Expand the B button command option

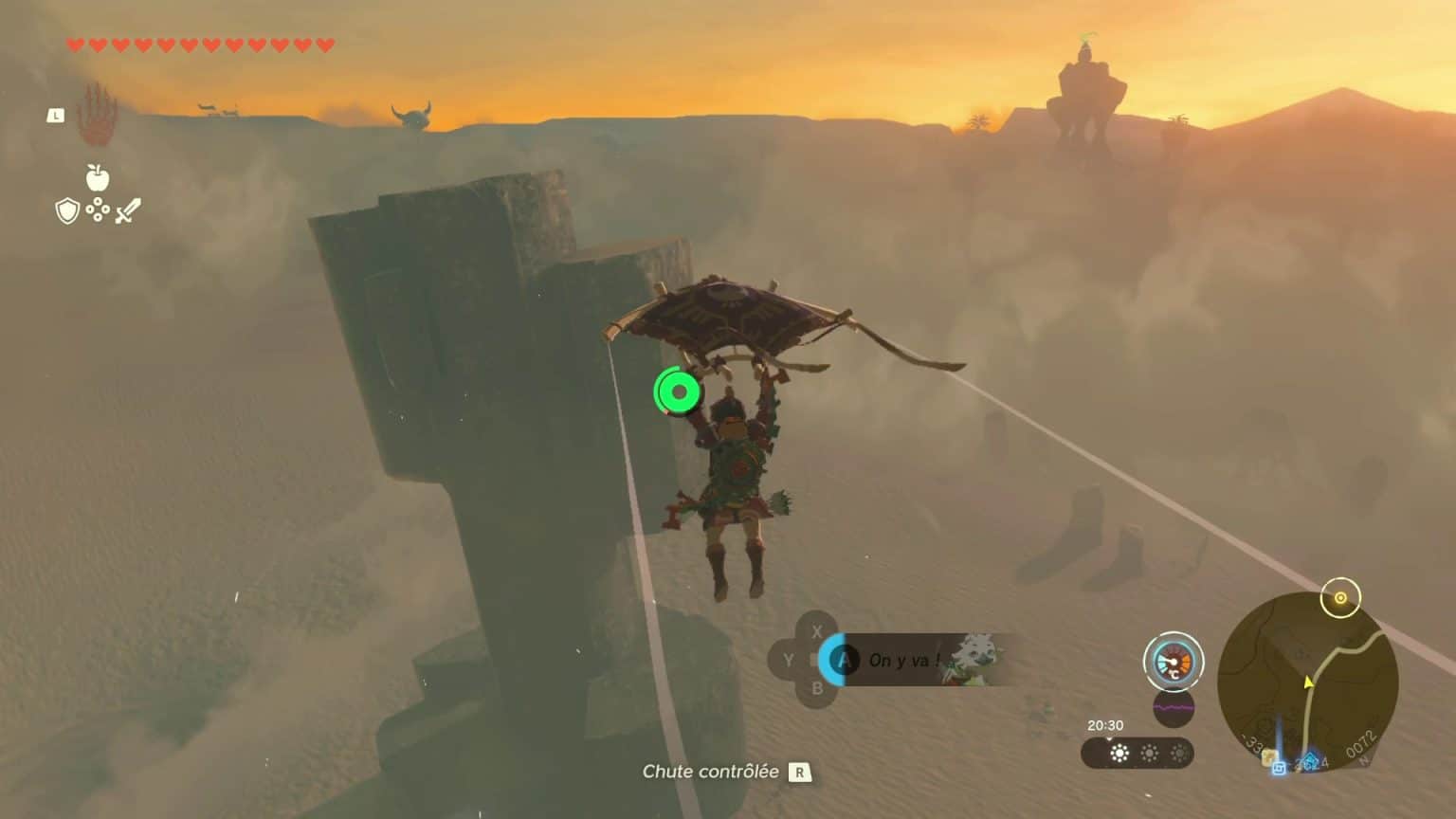tap(816, 689)
